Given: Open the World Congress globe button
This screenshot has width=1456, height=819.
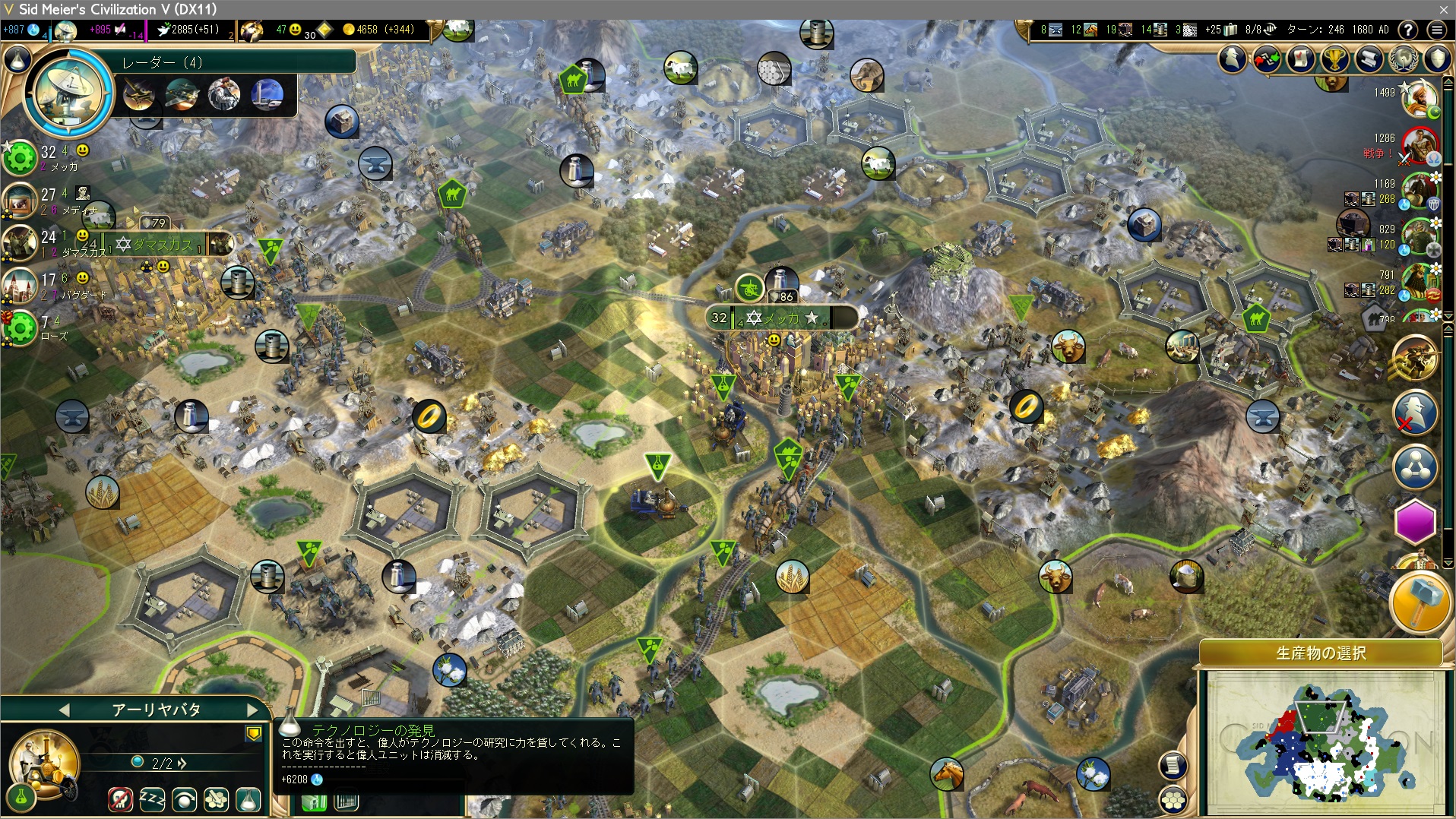Looking at the screenshot, I should (1403, 58).
